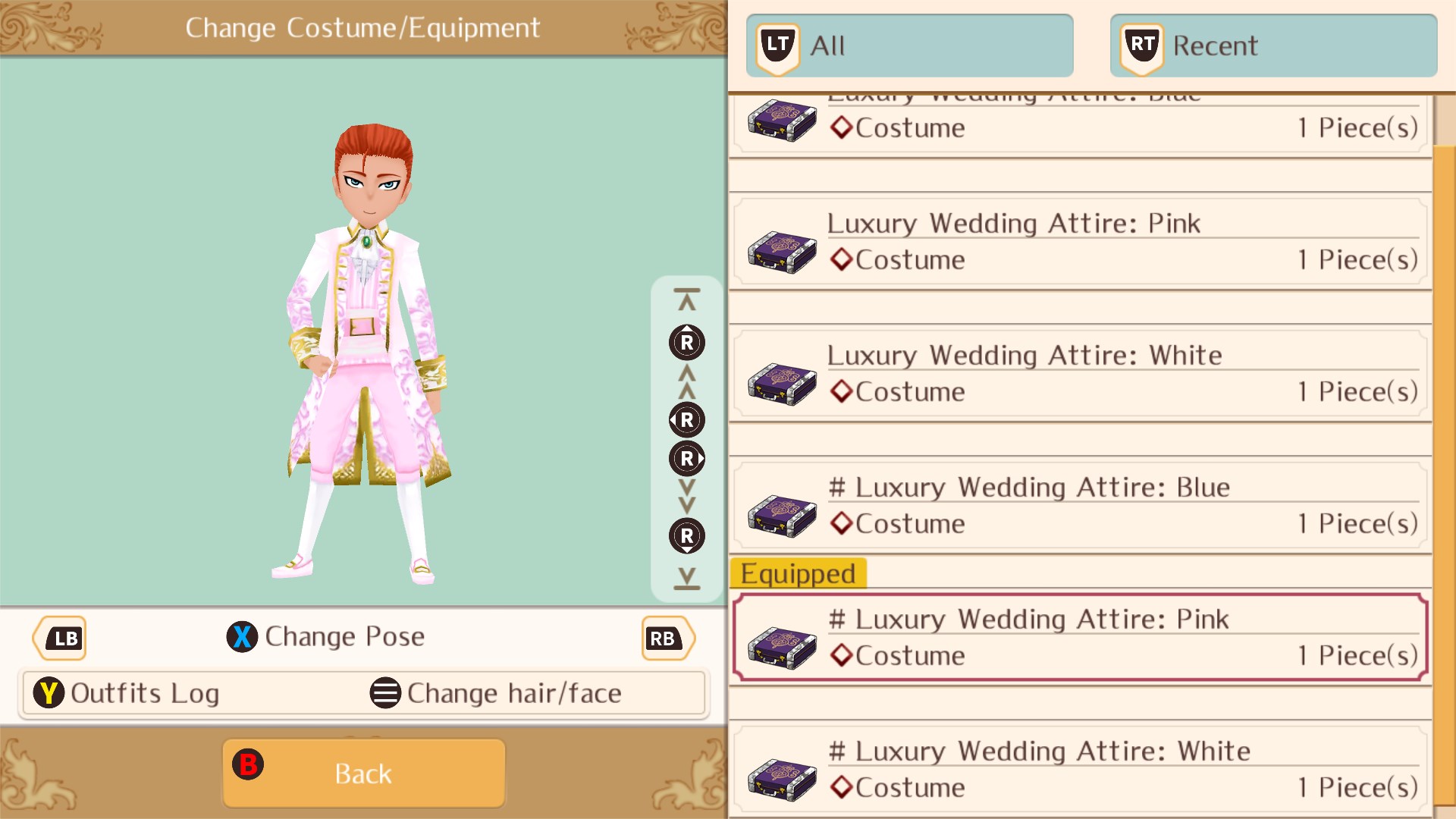Click the LT shield icon next to All
The image size is (1456, 819).
(x=777, y=45)
